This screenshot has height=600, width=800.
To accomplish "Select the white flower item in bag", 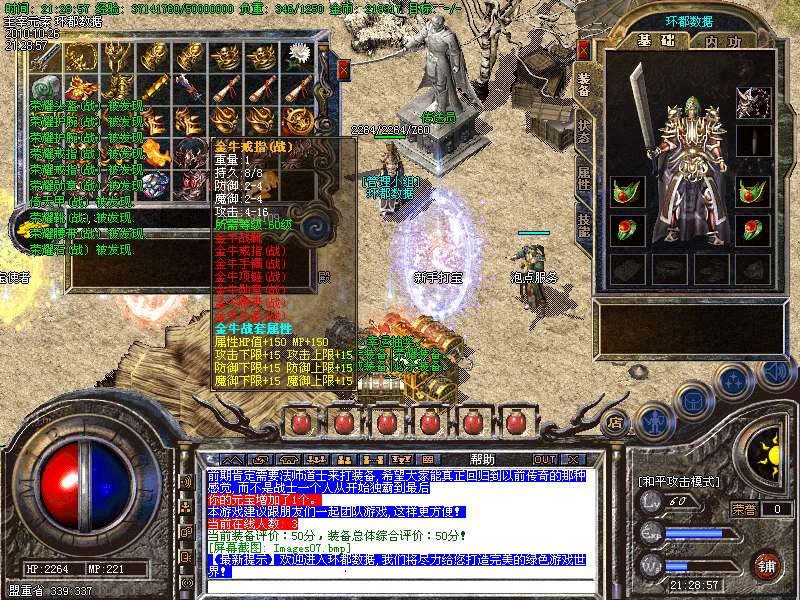I will (297, 56).
